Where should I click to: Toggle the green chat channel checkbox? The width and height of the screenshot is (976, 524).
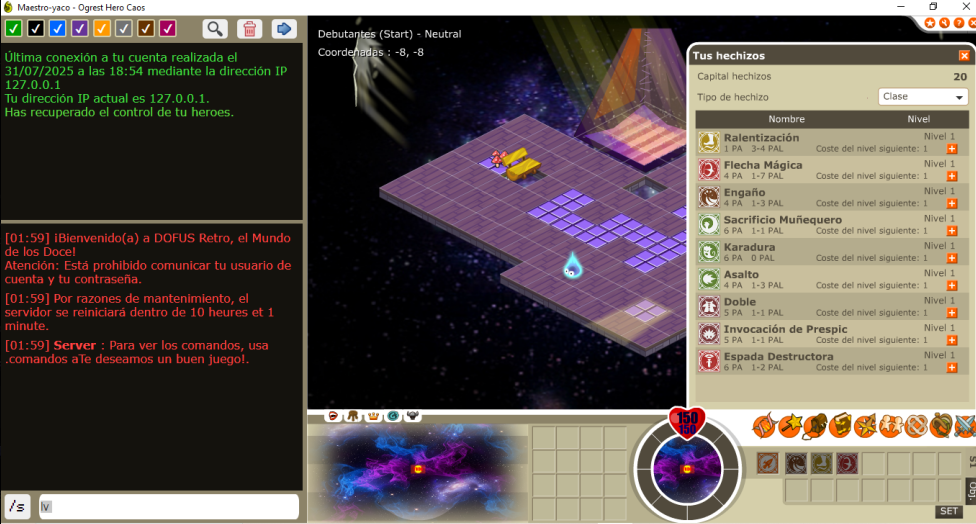coord(13,28)
